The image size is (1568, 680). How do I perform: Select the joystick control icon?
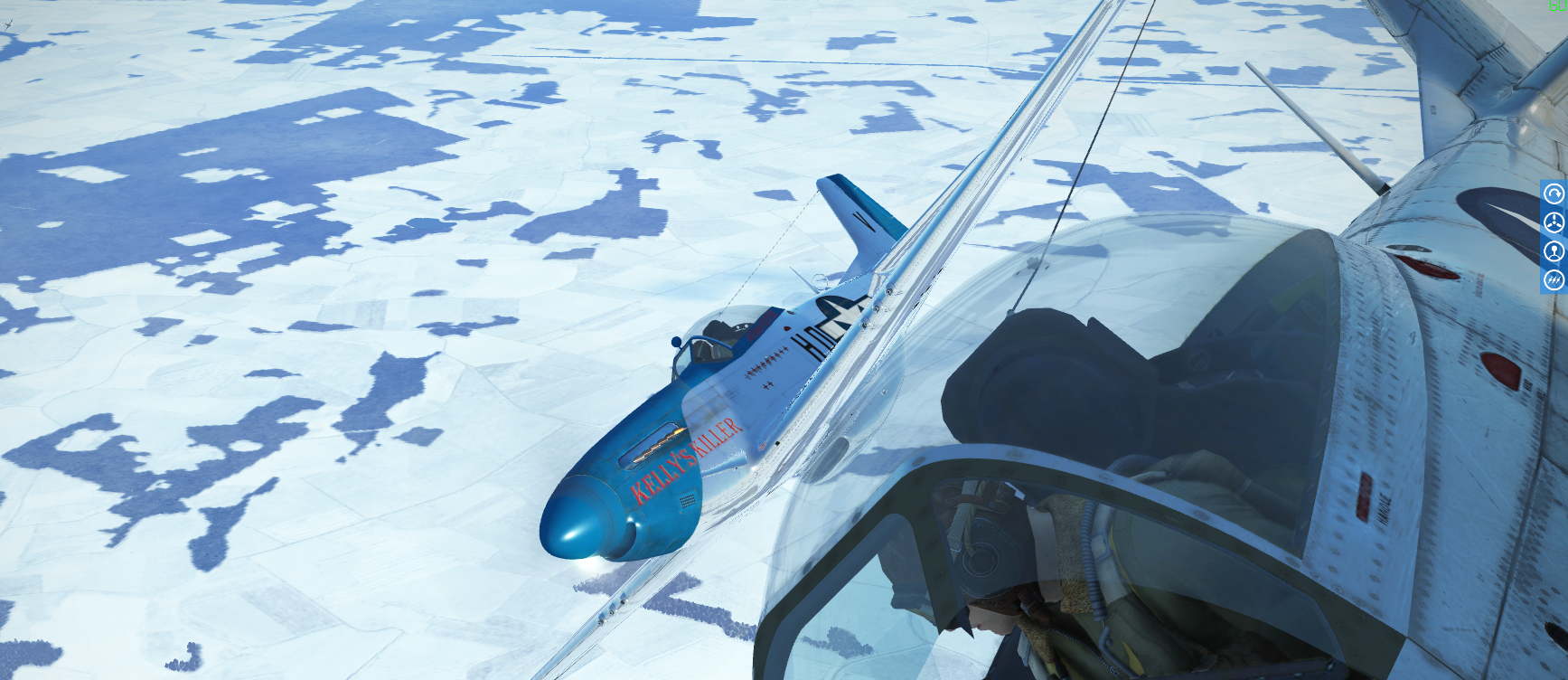[x=1554, y=251]
